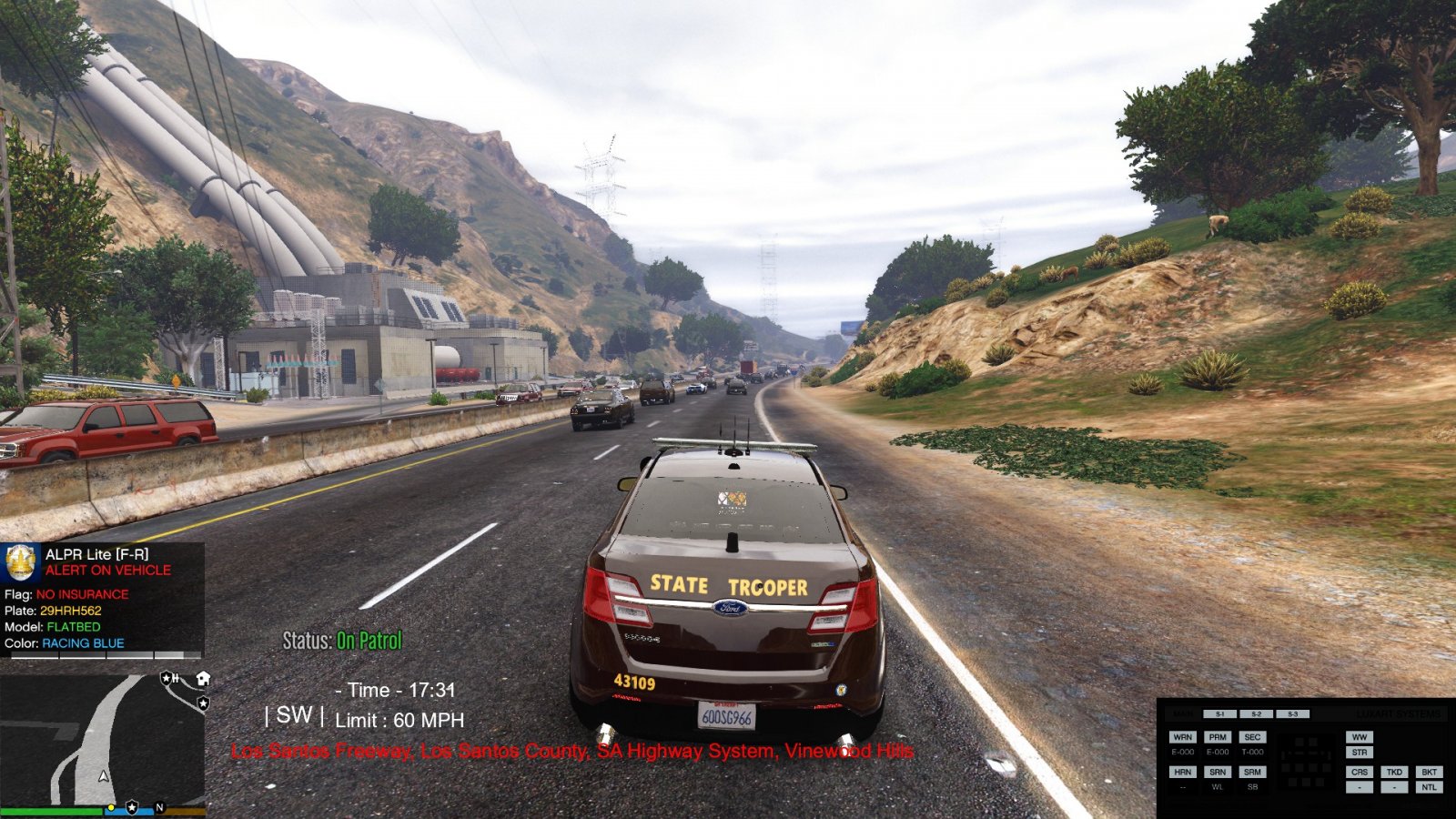Image resolution: width=1456 pixels, height=819 pixels.
Task: Turn on the SRN siren button
Action: pyautogui.click(x=1218, y=772)
